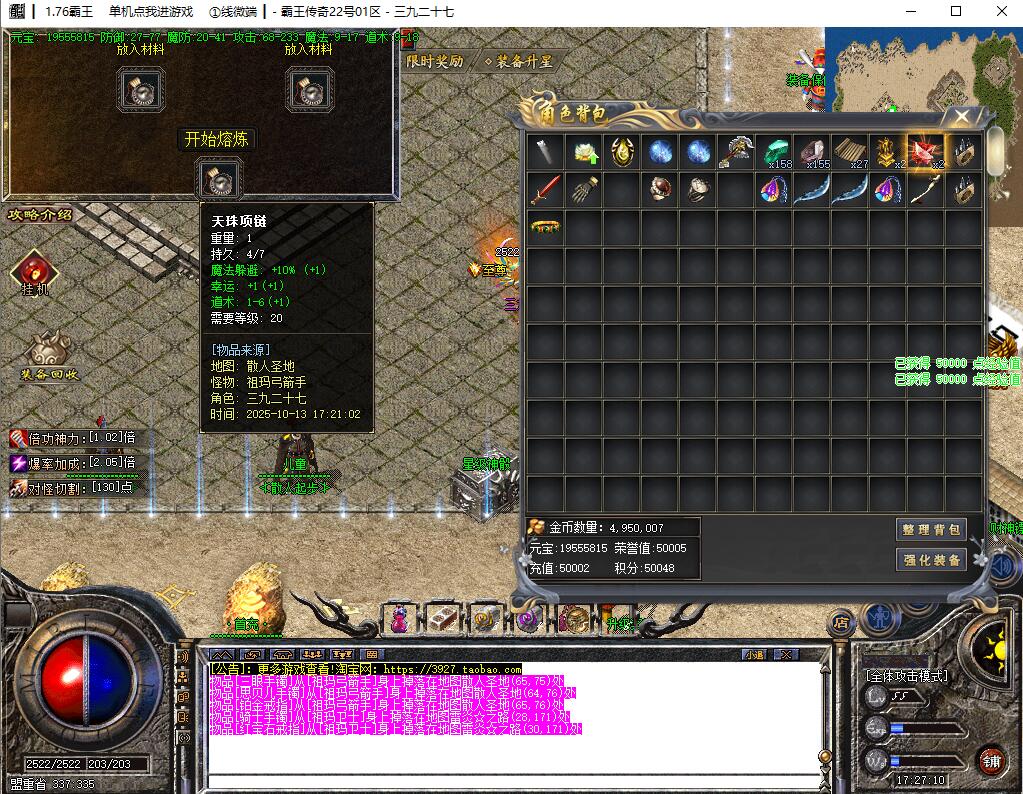
Task: Click the 整理背包 (sort bag) button
Action: [x=931, y=530]
